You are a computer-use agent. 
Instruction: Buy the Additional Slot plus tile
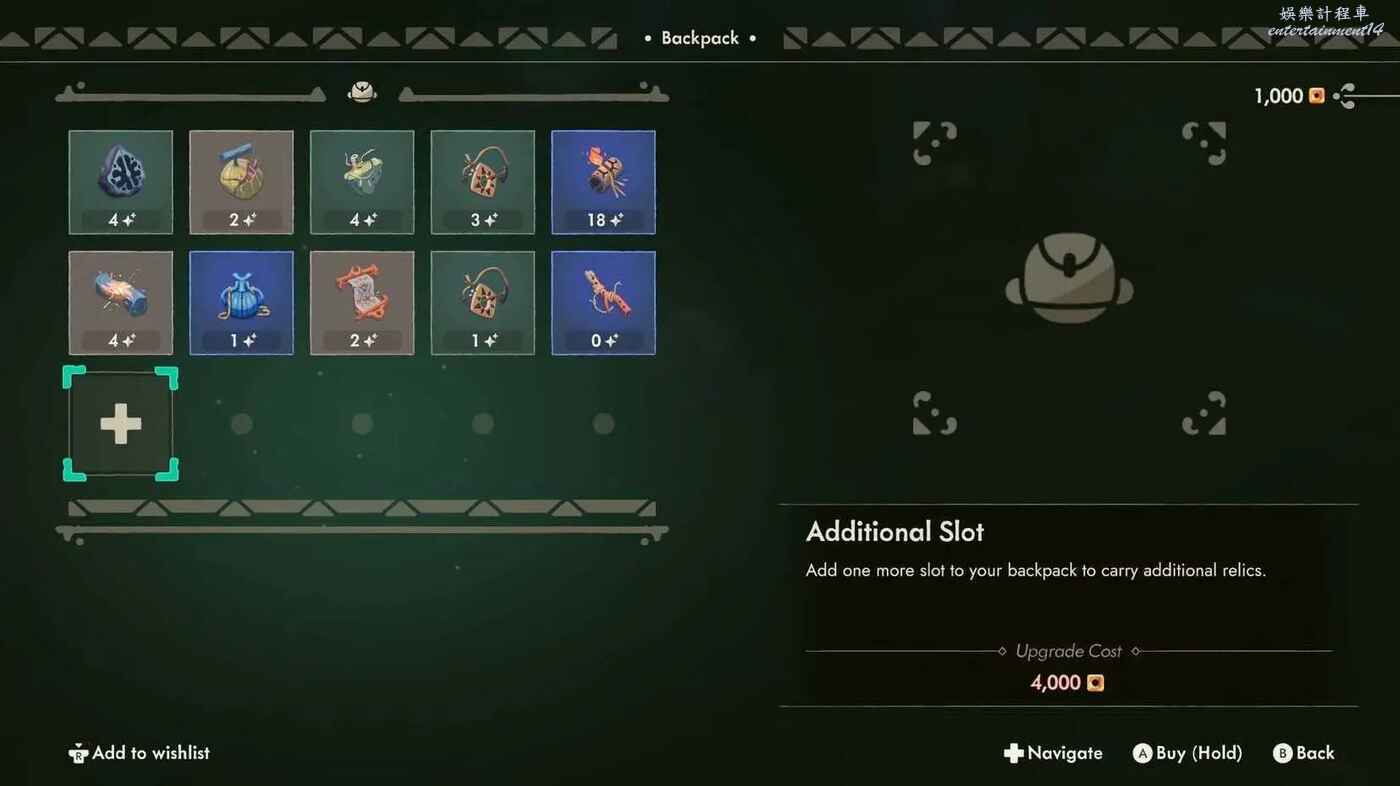coord(121,424)
